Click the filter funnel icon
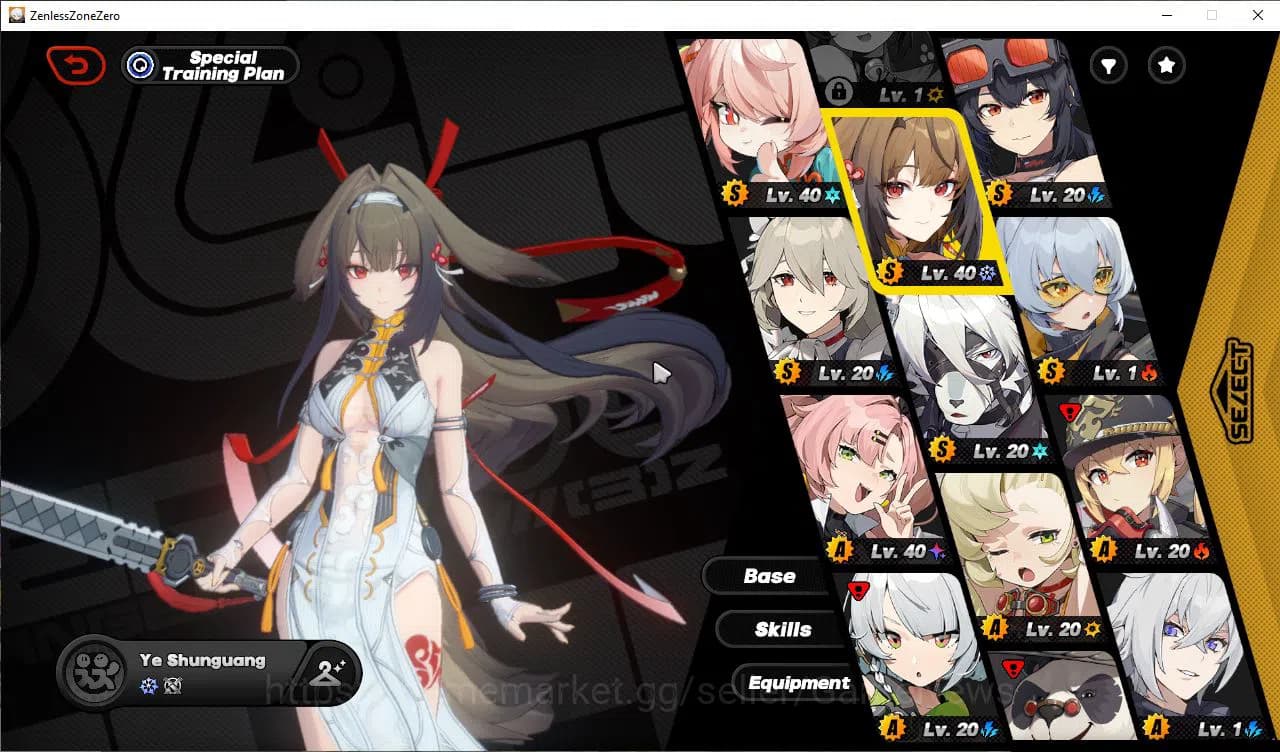 (x=1108, y=65)
